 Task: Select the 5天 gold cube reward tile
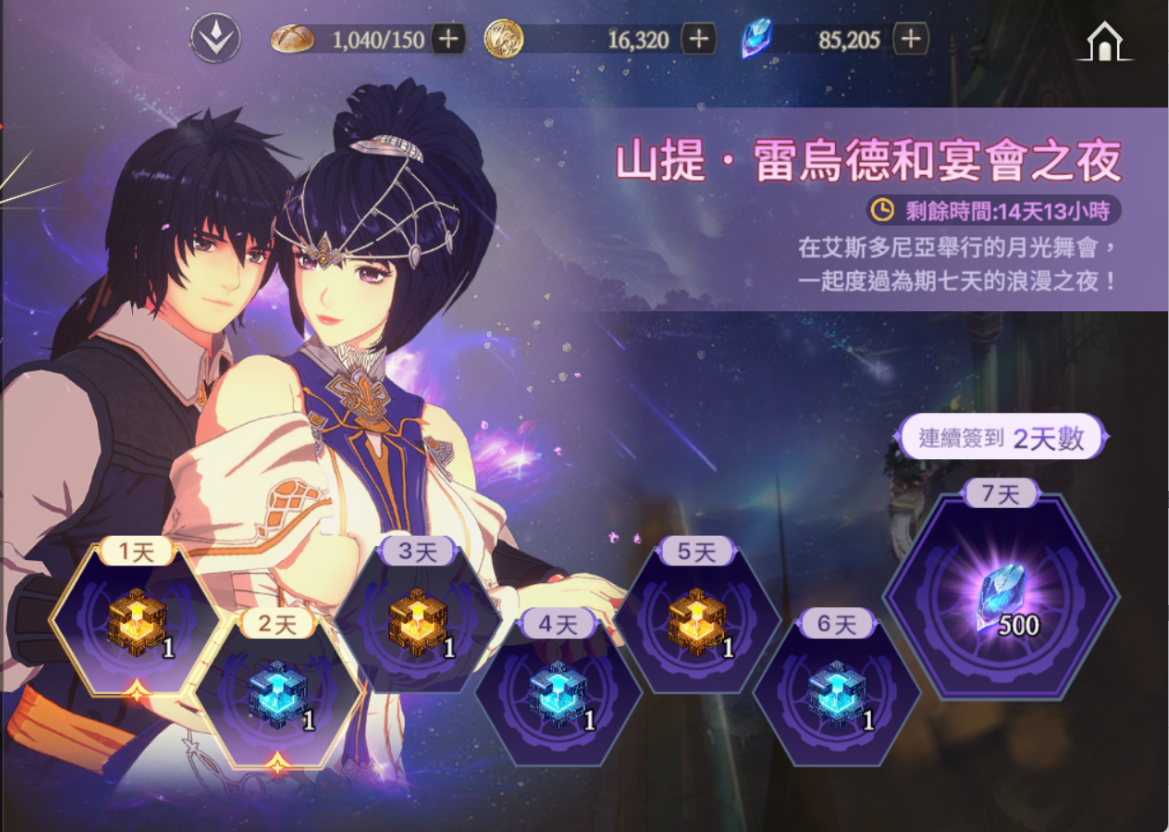click(x=697, y=622)
